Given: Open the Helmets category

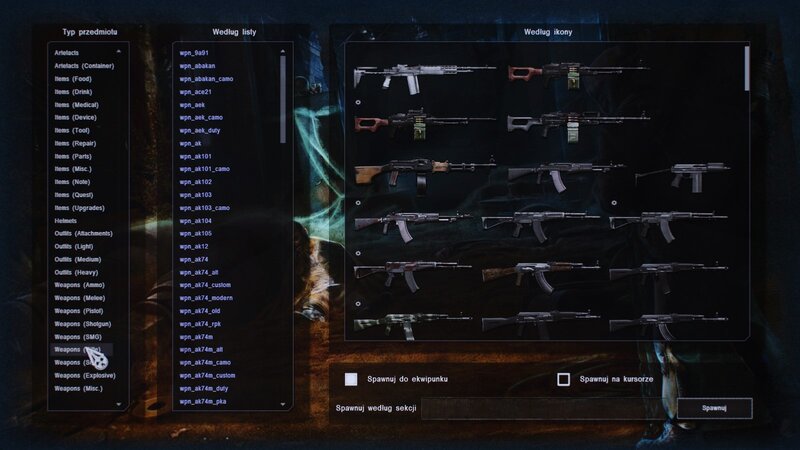Looking at the screenshot, I should 67,221.
